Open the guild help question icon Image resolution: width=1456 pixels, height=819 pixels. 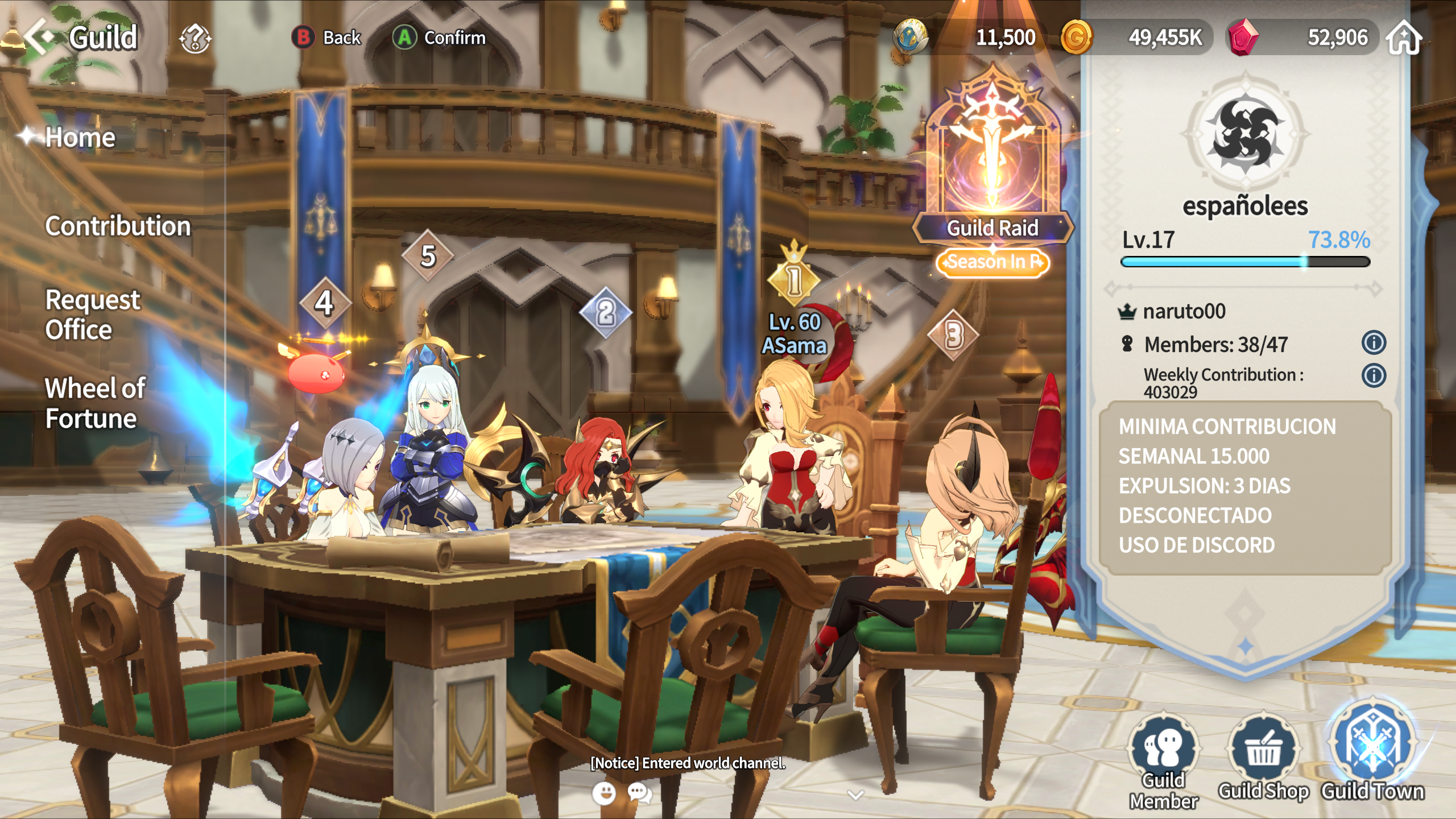pos(195,38)
